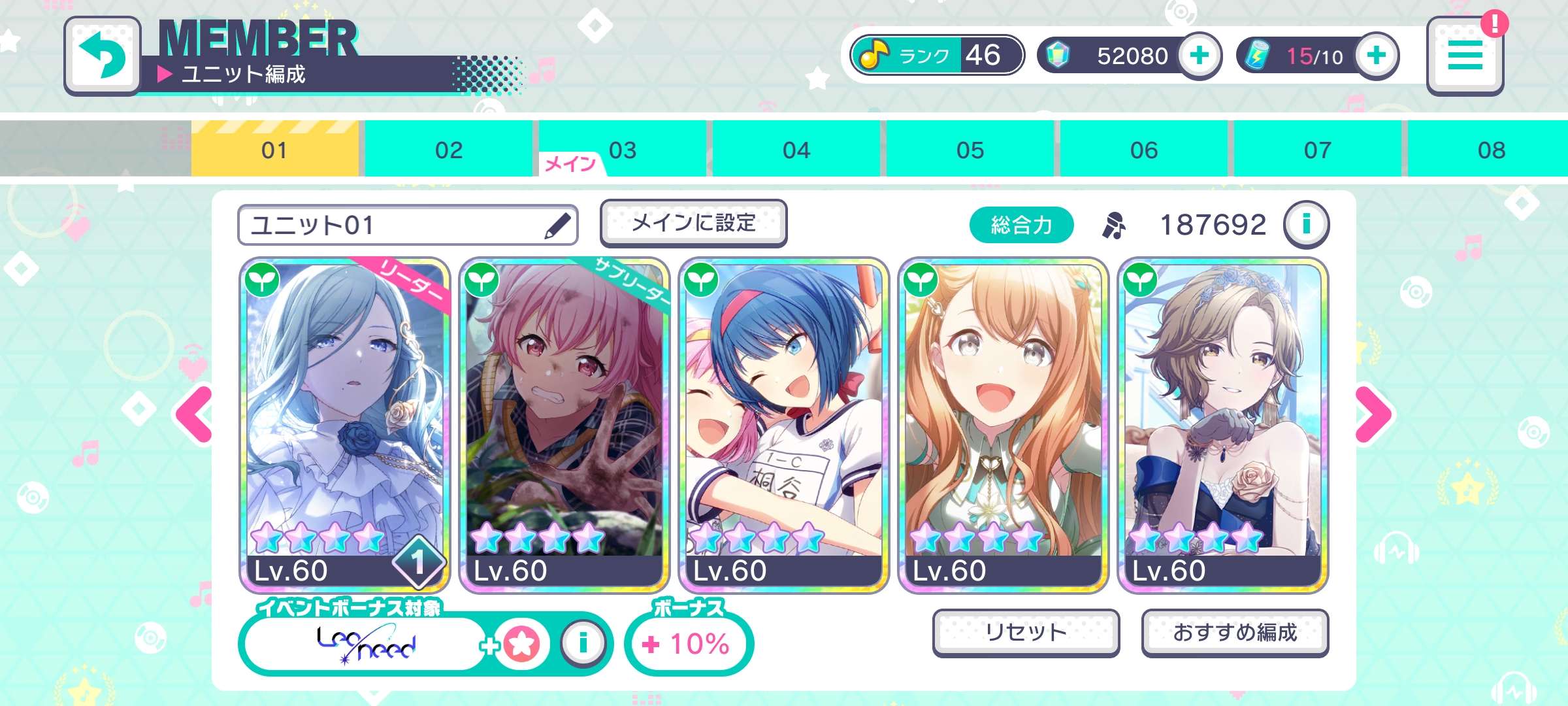Use おすすめ編成 recommended formation
Image resolution: width=1568 pixels, height=706 pixels.
pyautogui.click(x=1235, y=632)
